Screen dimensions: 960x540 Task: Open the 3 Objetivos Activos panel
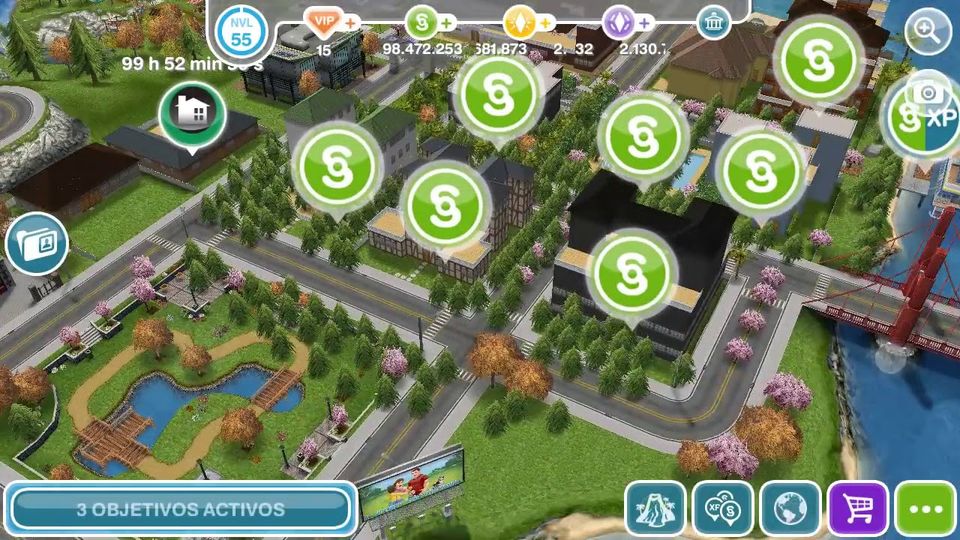tap(180, 509)
